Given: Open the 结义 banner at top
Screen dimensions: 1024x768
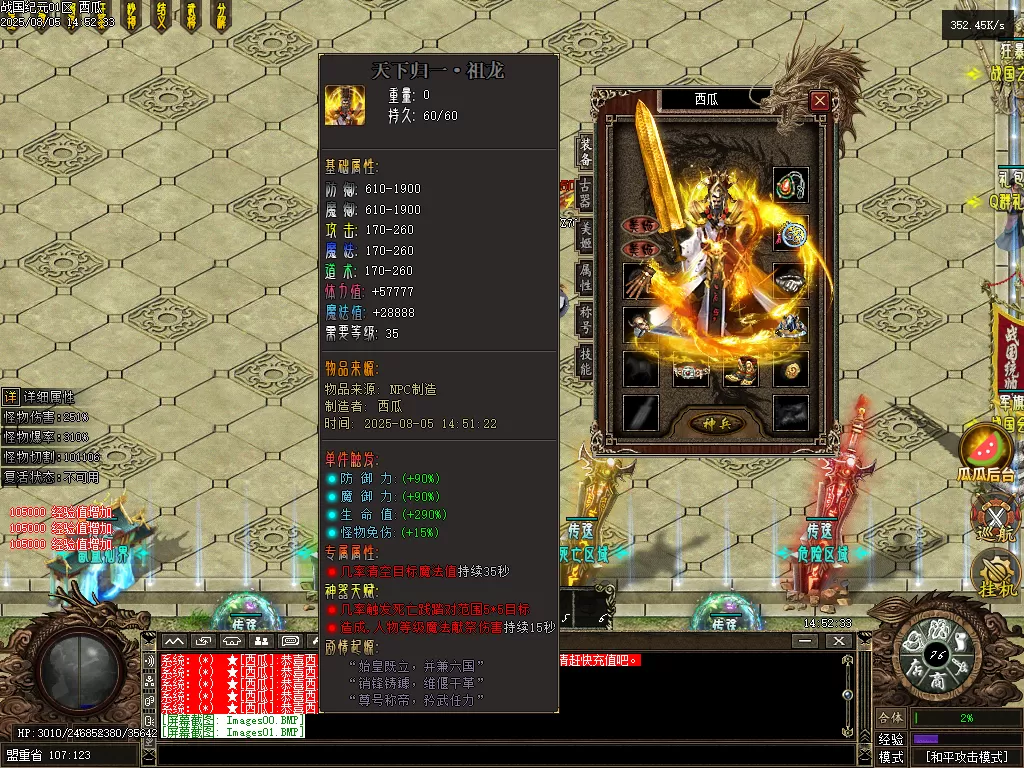Looking at the screenshot, I should [x=162, y=16].
